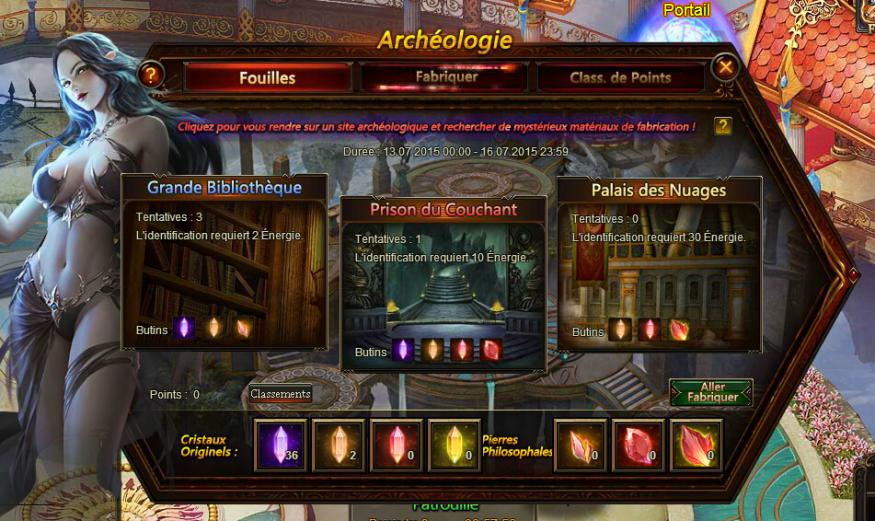Screen dimensions: 875x521
Task: Select the orange crystal slot with 2
Action: (x=338, y=444)
